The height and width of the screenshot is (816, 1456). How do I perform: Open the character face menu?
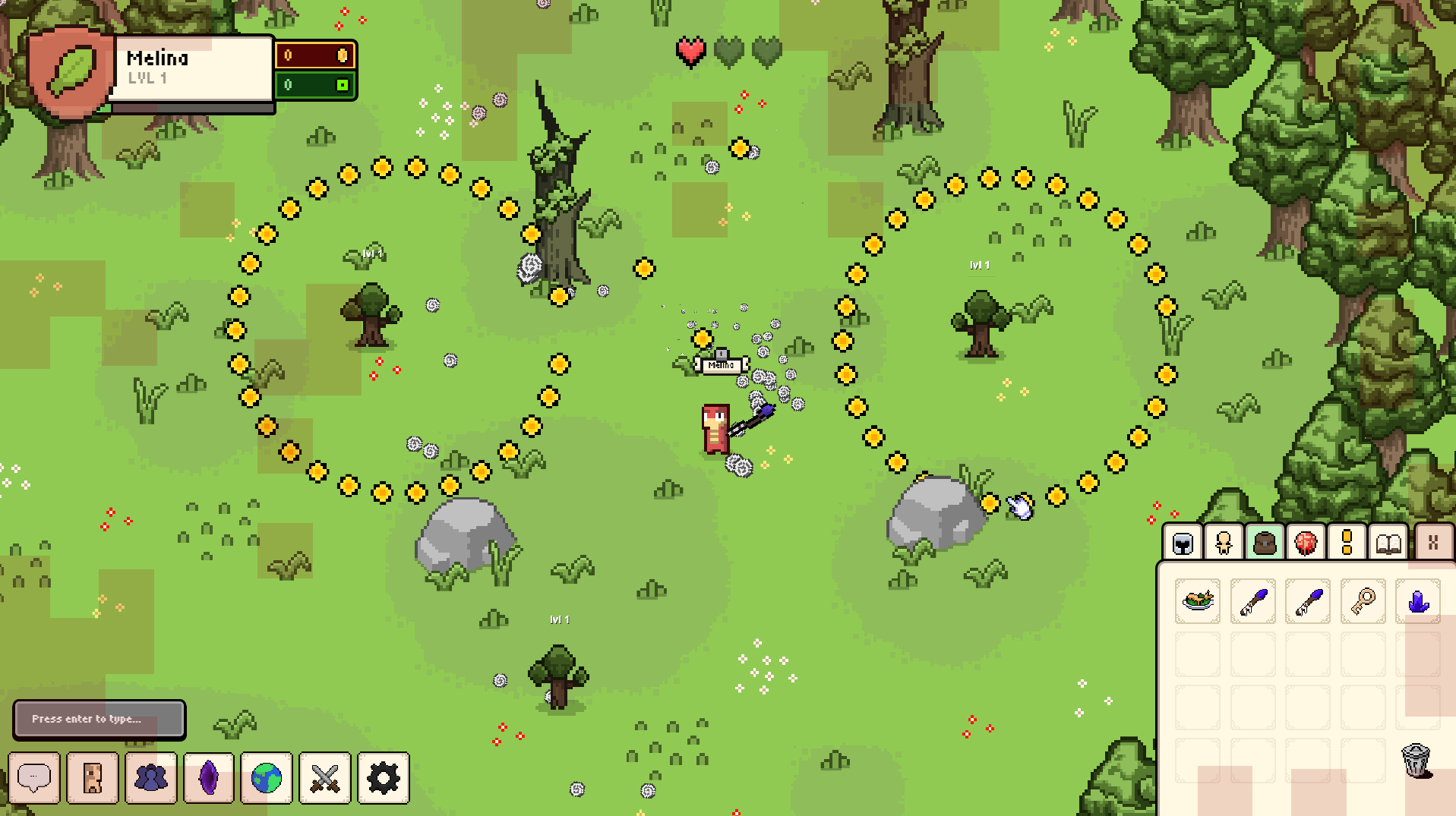coord(93,777)
